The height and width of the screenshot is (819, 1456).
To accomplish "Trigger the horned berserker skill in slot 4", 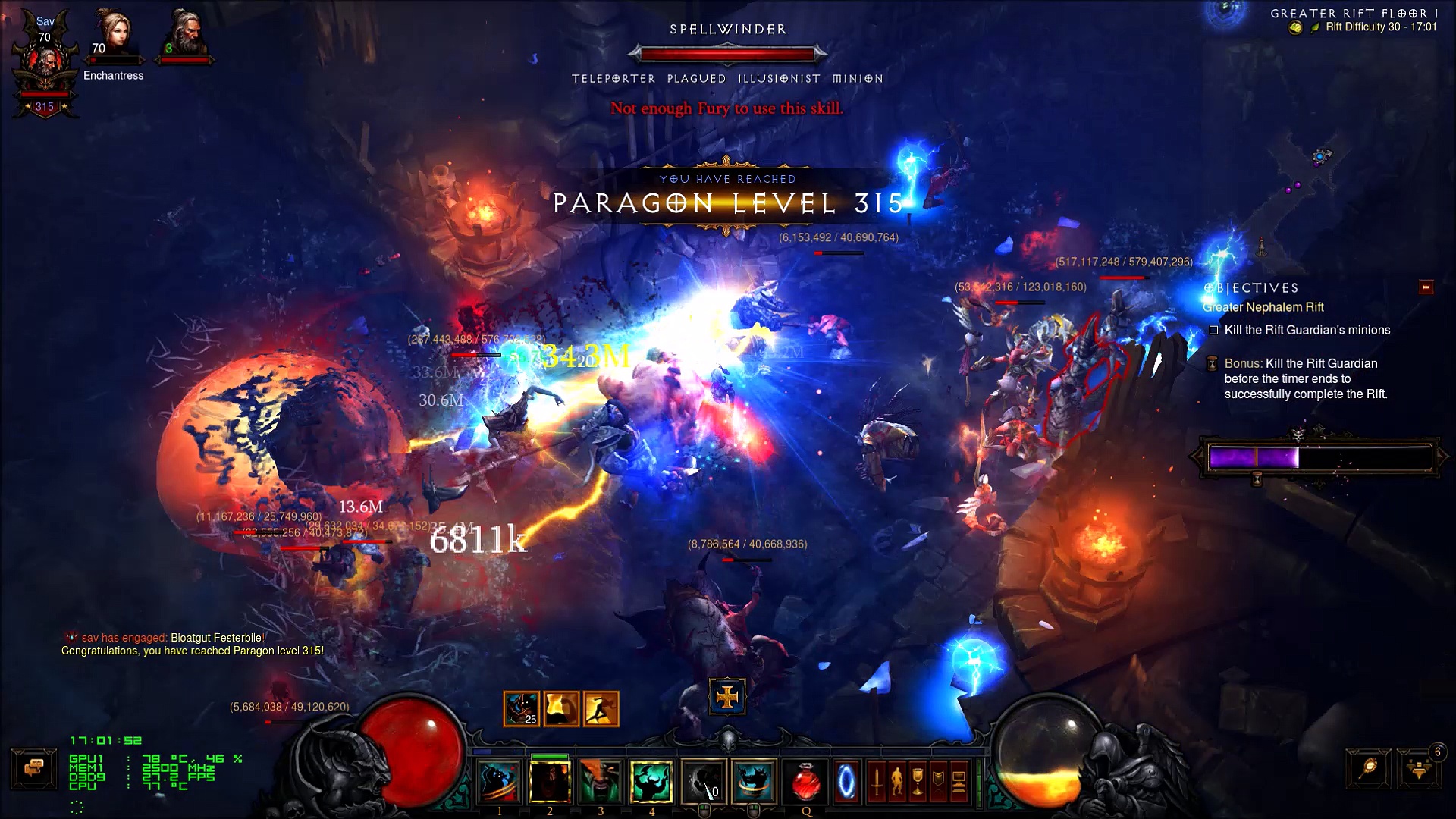I will 651,781.
